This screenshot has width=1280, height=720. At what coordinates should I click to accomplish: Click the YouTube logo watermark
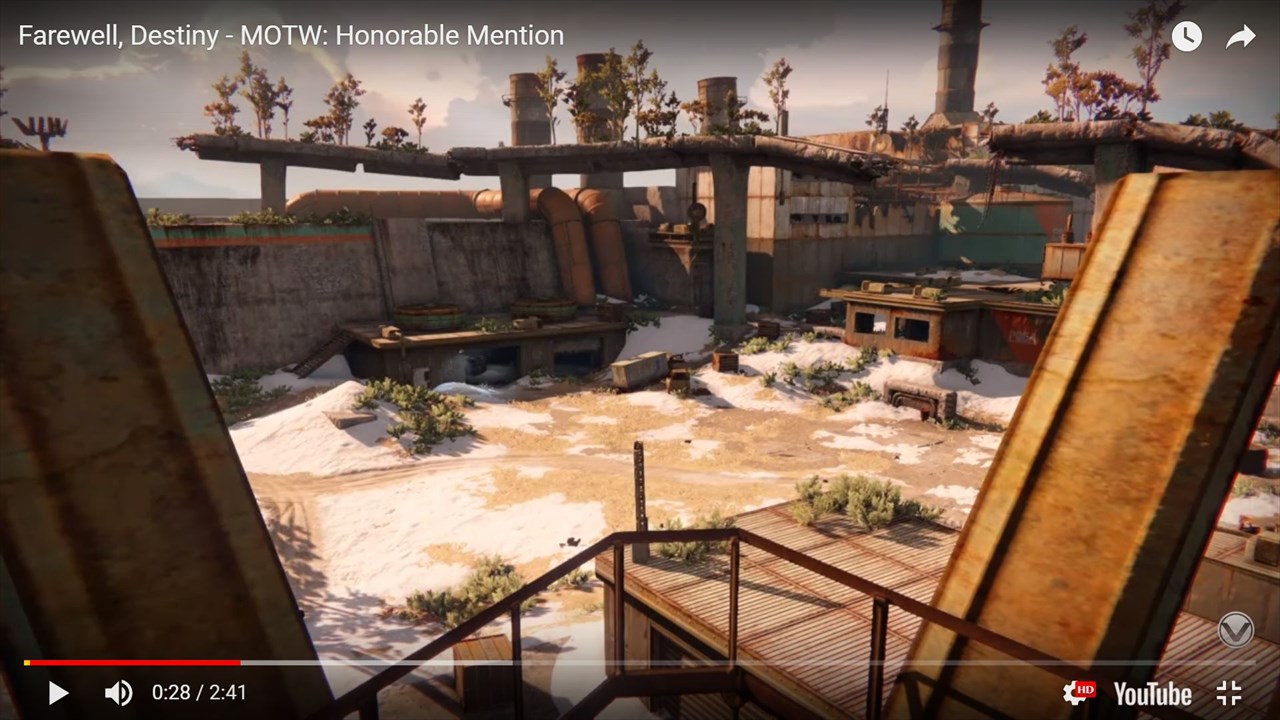tap(1151, 691)
